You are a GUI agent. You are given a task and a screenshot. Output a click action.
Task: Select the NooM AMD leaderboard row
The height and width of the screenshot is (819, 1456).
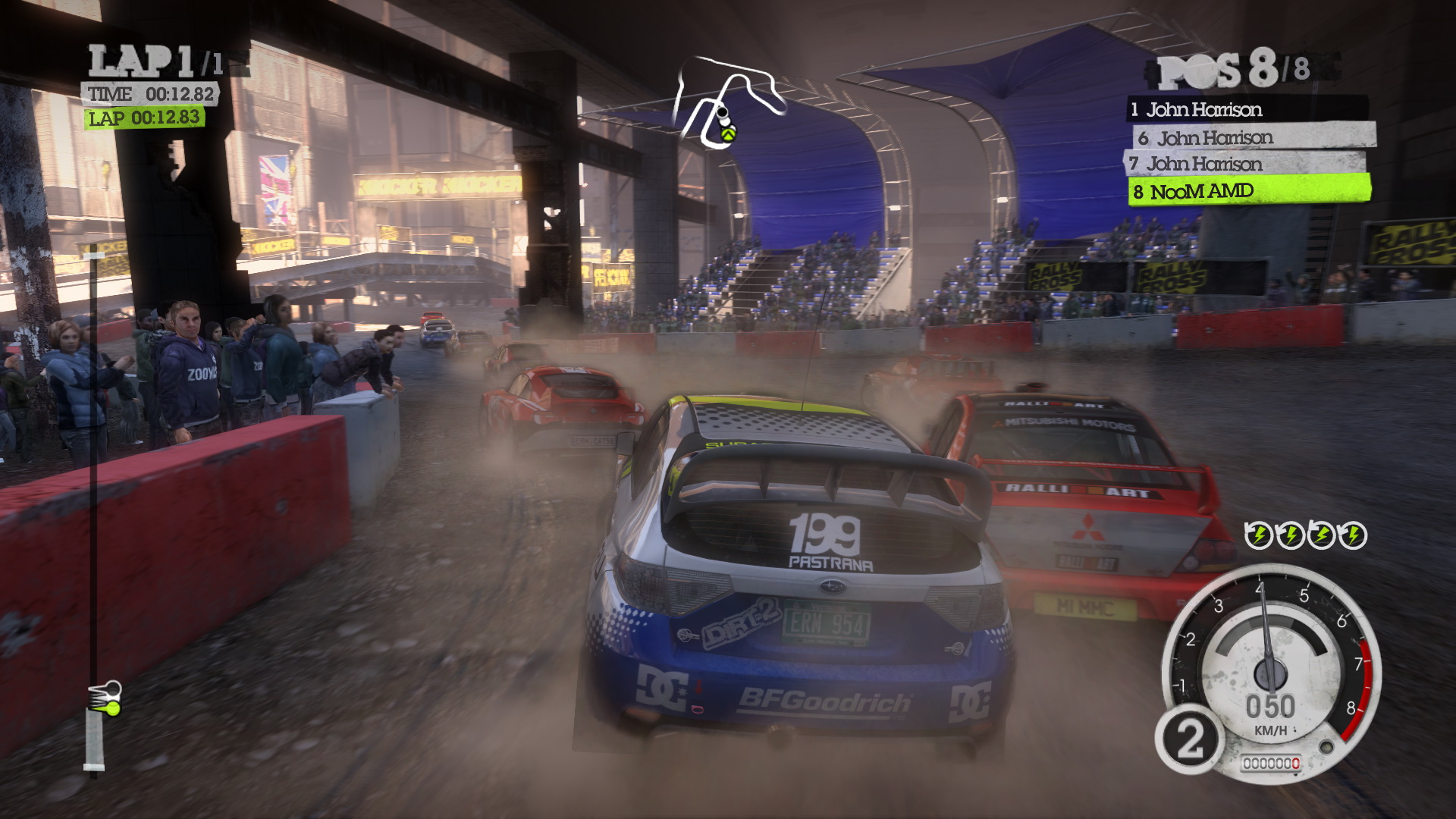pos(1248,191)
